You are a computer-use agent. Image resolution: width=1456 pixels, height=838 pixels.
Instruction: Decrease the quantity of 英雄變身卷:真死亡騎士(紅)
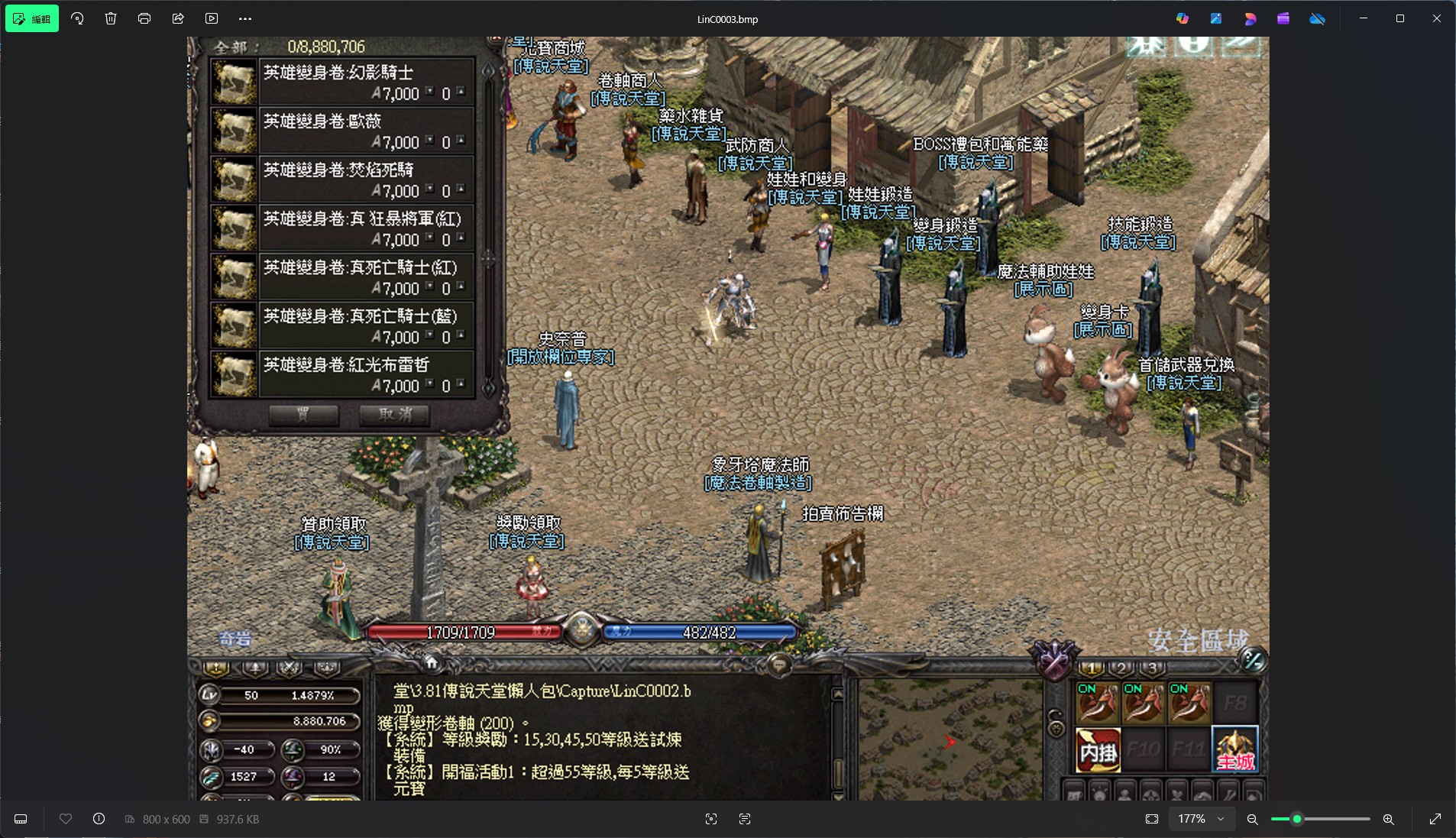pyautogui.click(x=430, y=286)
